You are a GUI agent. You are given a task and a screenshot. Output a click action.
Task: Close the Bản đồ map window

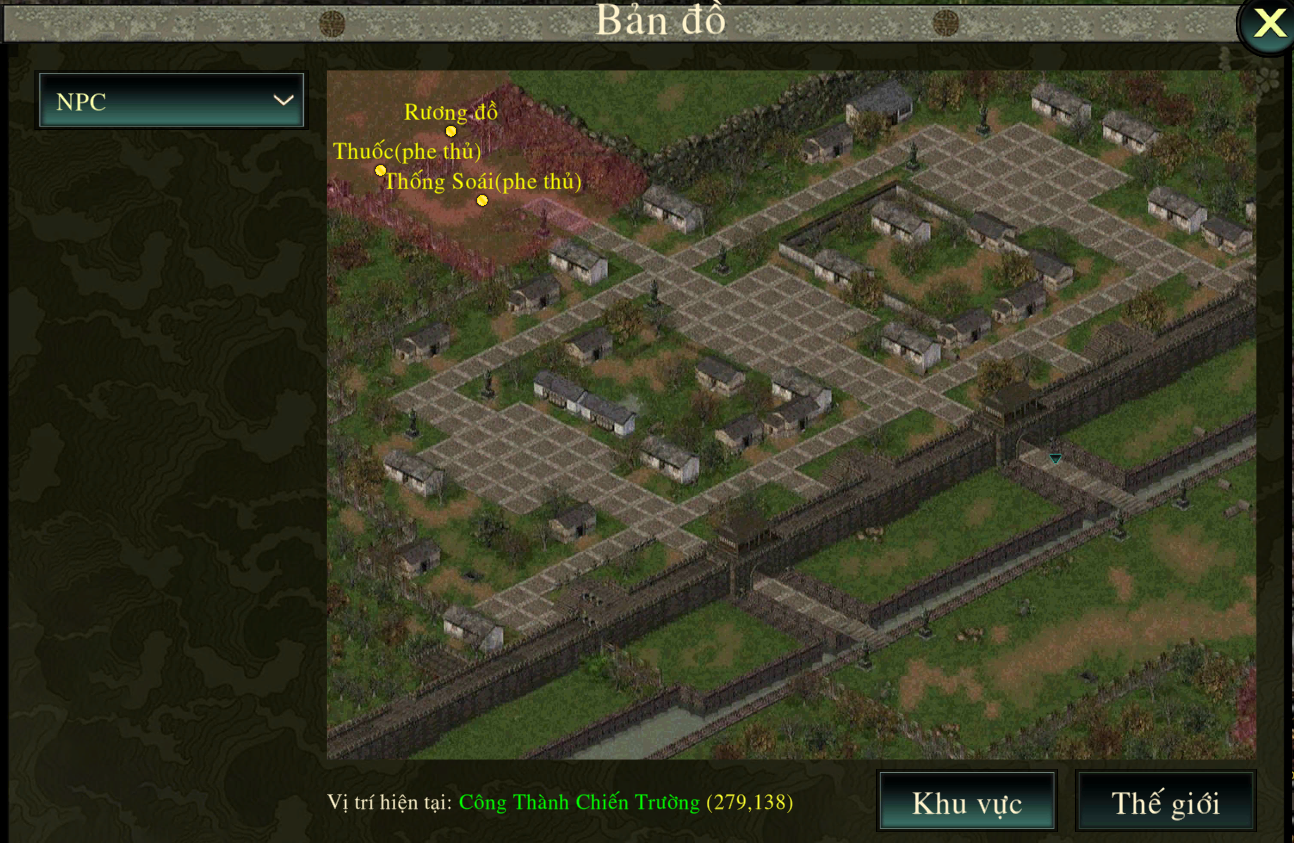(1268, 24)
